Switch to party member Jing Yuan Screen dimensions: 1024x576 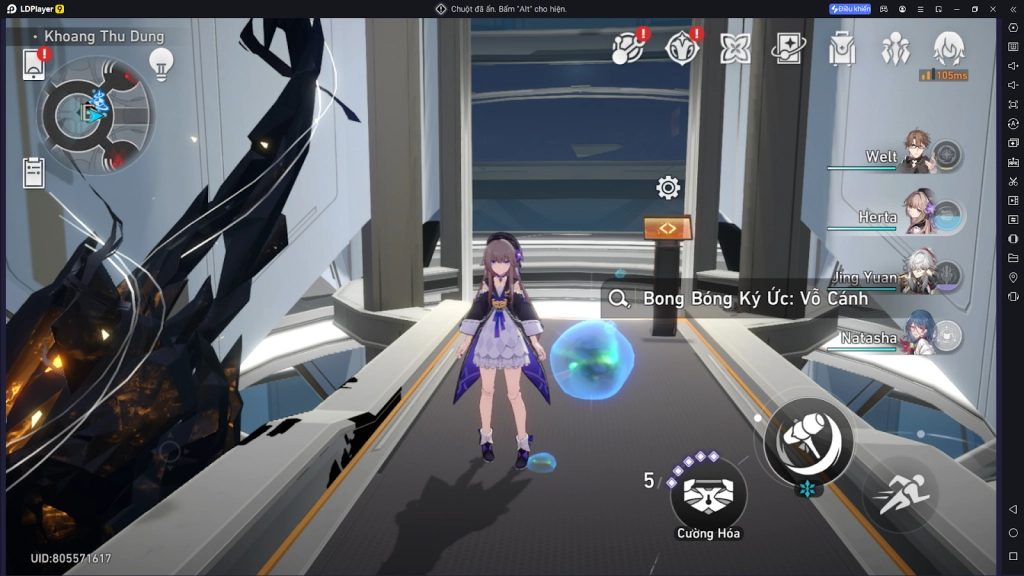tap(912, 277)
